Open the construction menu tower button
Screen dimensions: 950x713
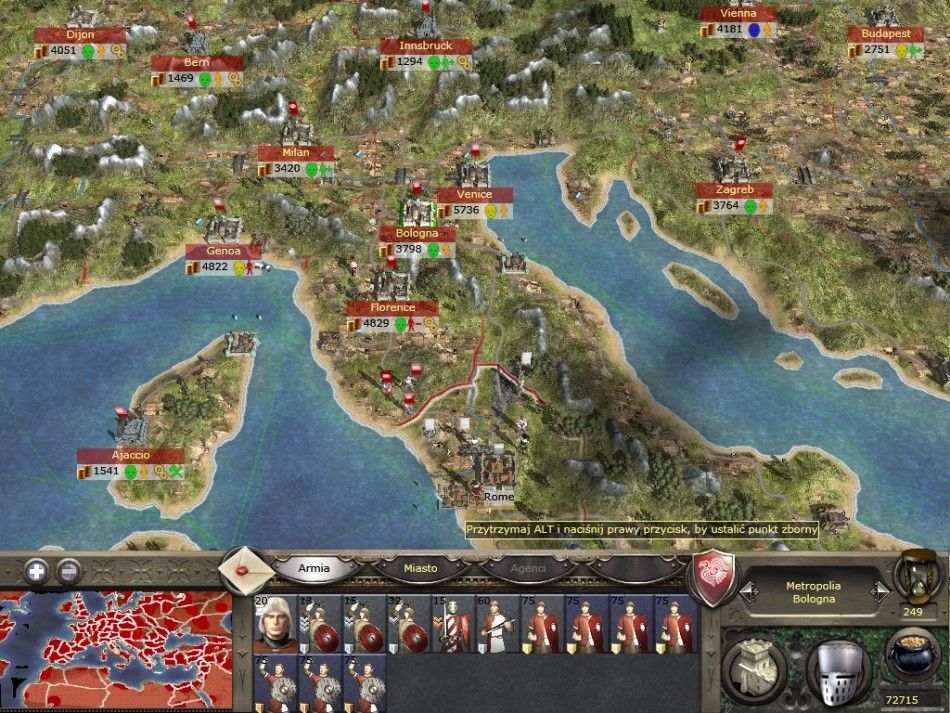tap(754, 663)
